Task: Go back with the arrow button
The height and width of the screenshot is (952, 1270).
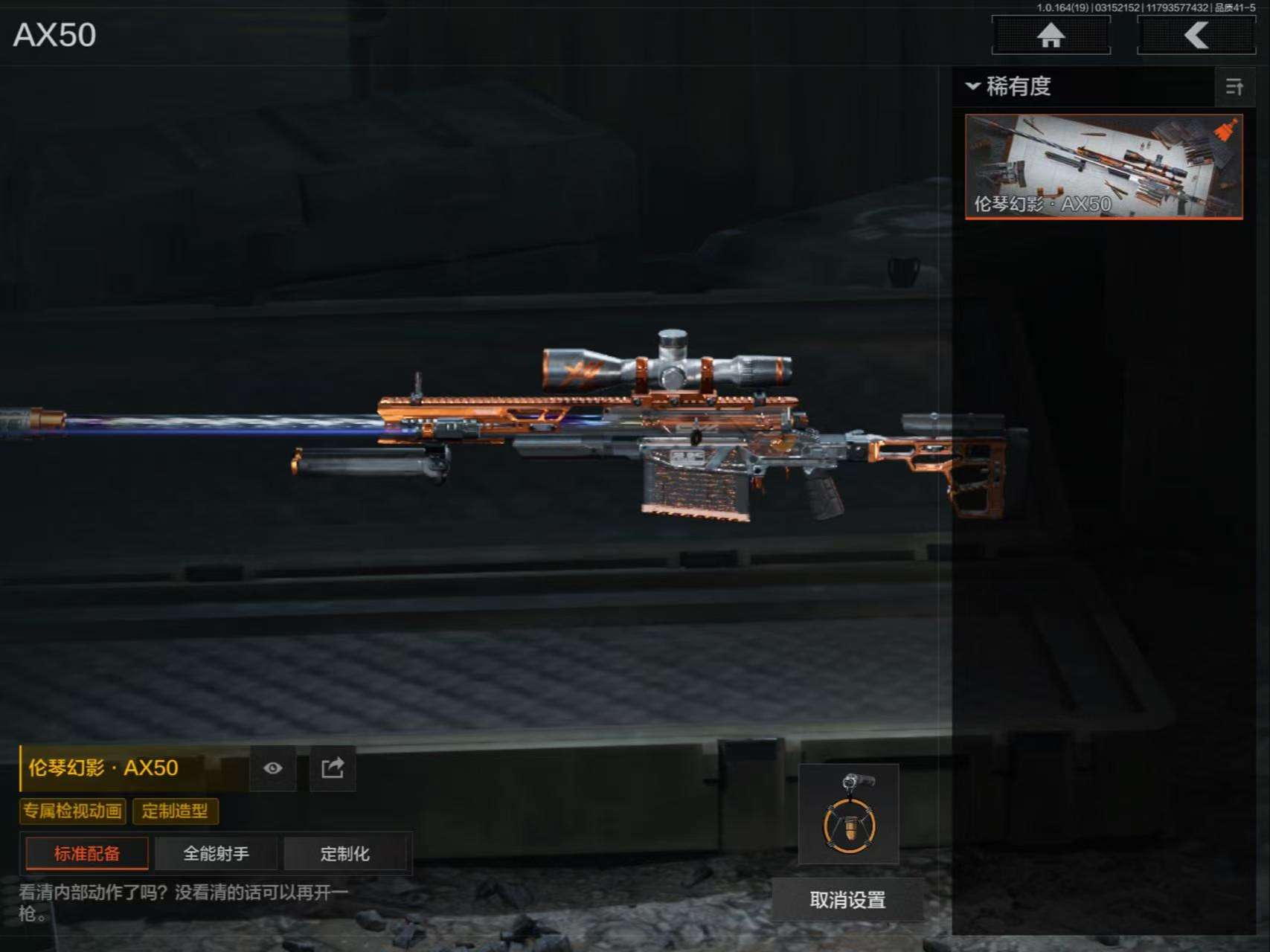Action: click(1196, 35)
